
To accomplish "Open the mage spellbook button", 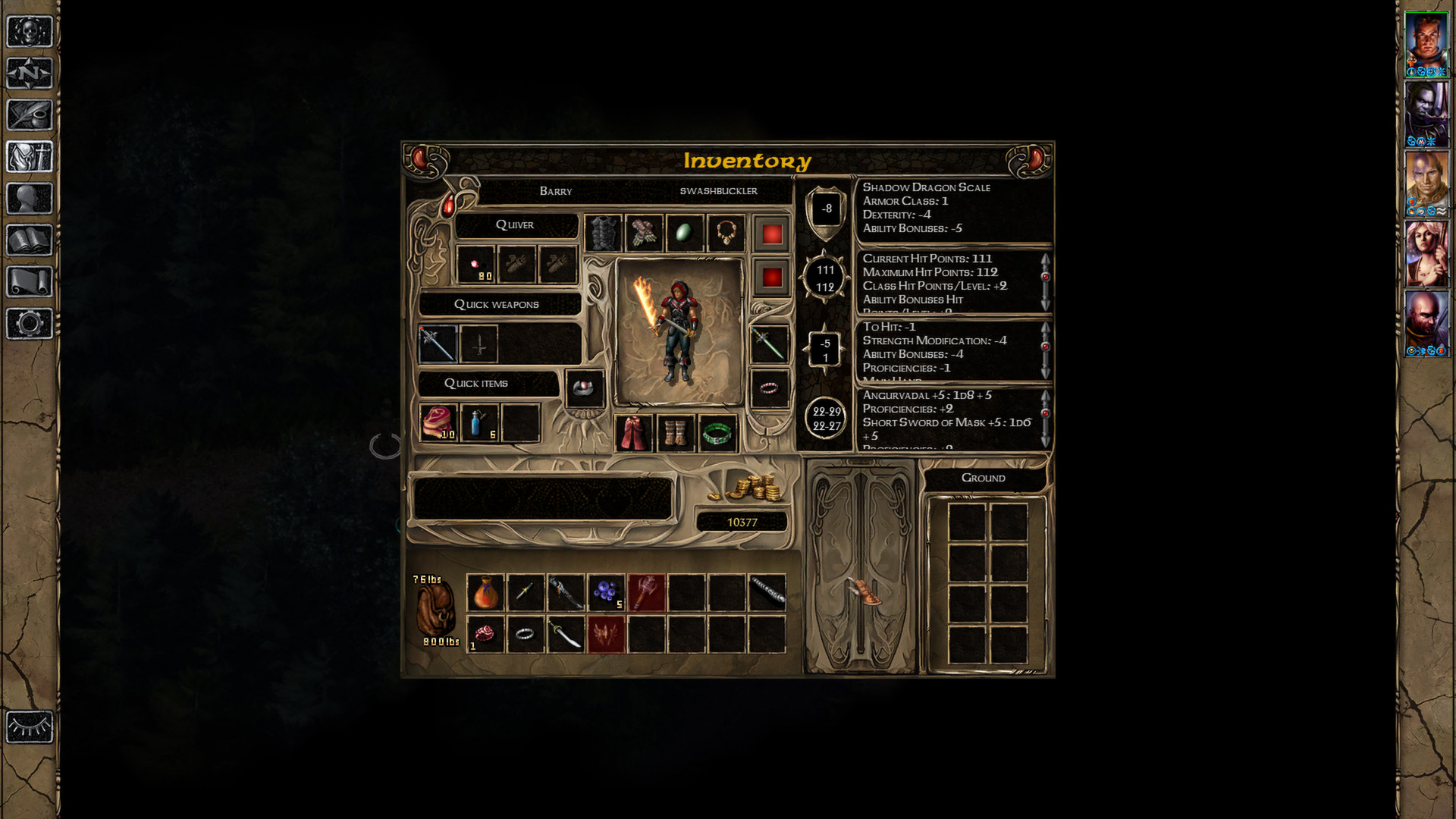I will pos(30,240).
